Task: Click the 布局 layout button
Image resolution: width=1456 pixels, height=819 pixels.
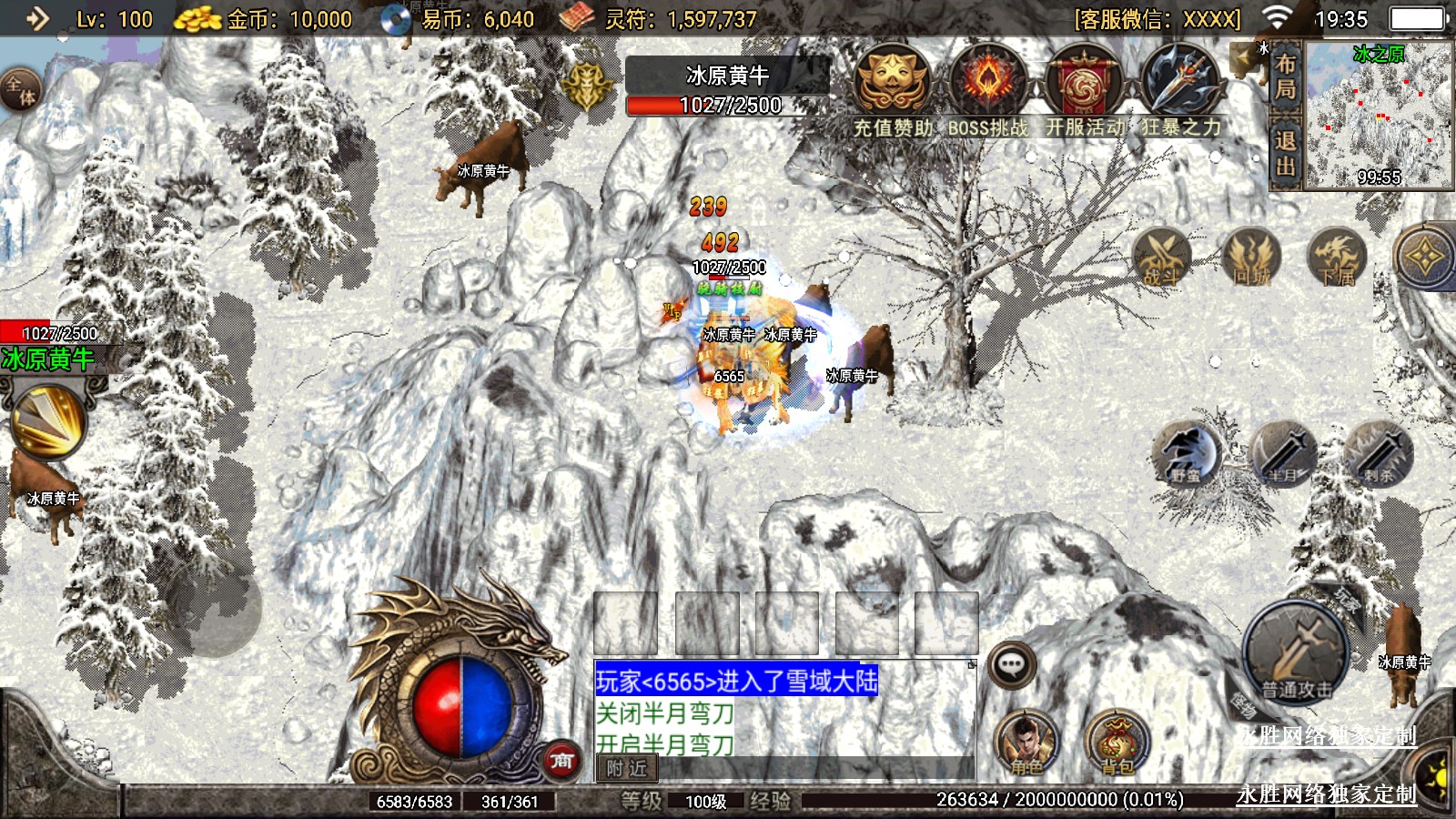Action: 1285,76
